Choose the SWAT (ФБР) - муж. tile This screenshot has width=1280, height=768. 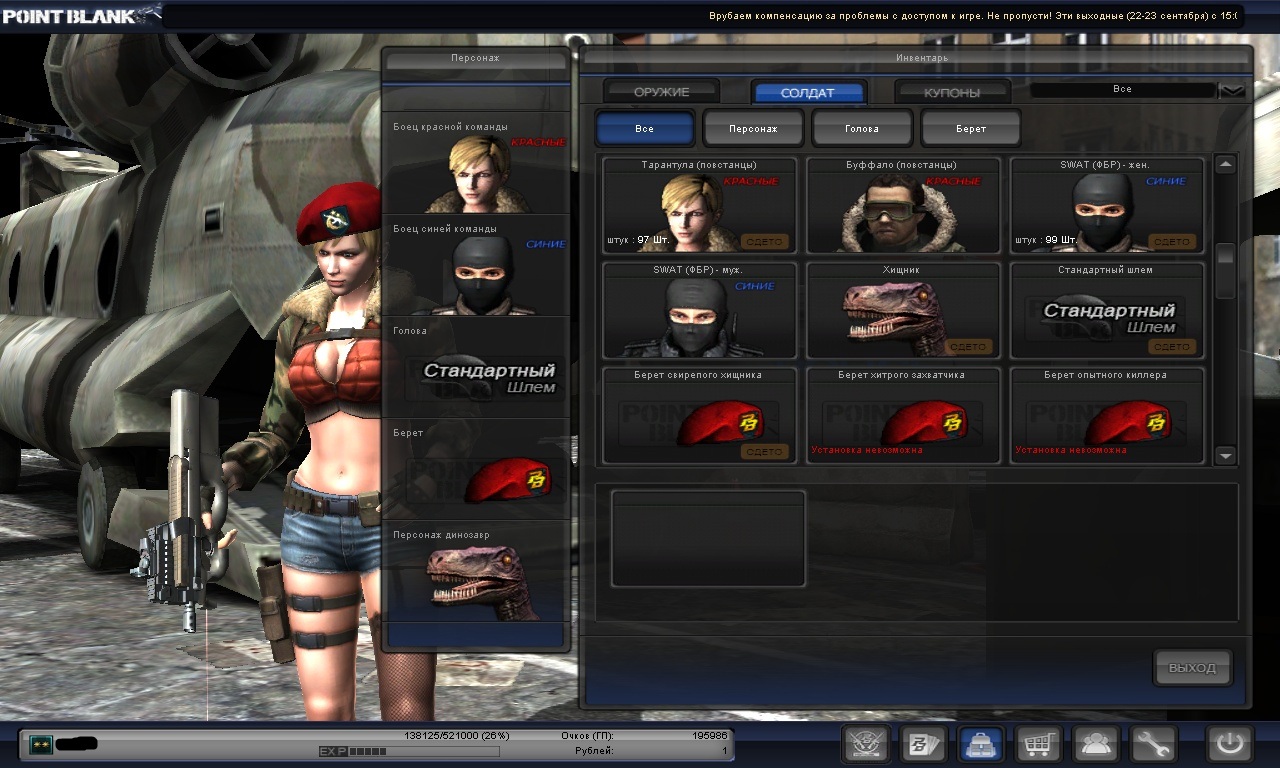coord(699,310)
